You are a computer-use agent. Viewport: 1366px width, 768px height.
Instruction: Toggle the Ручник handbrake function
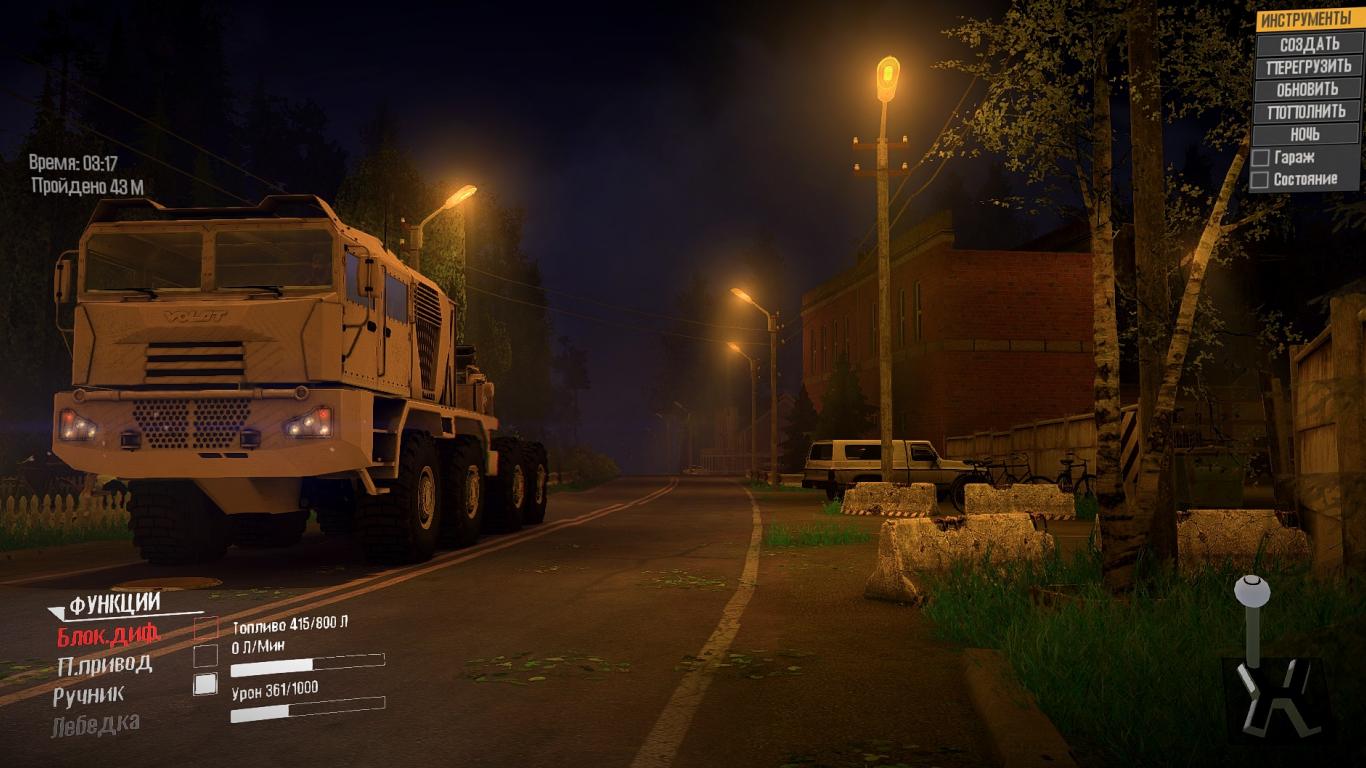click(89, 693)
